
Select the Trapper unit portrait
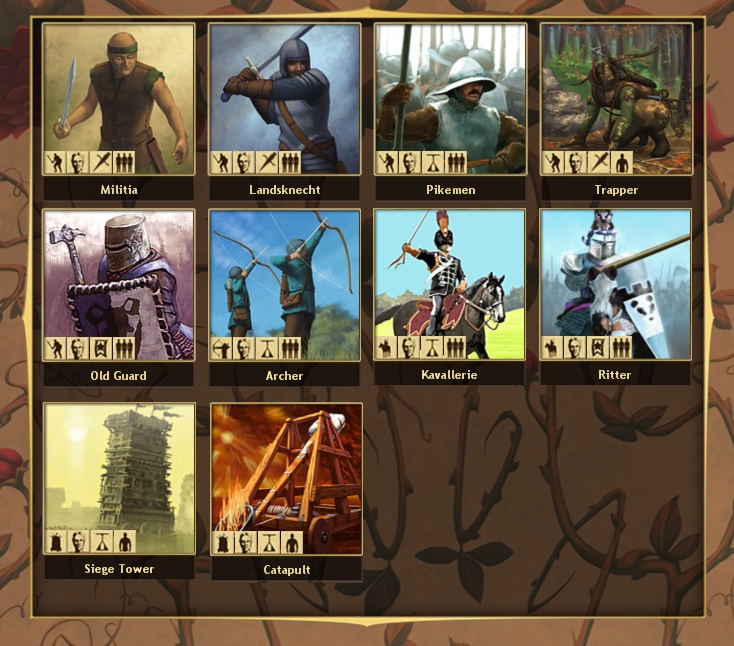click(x=616, y=99)
